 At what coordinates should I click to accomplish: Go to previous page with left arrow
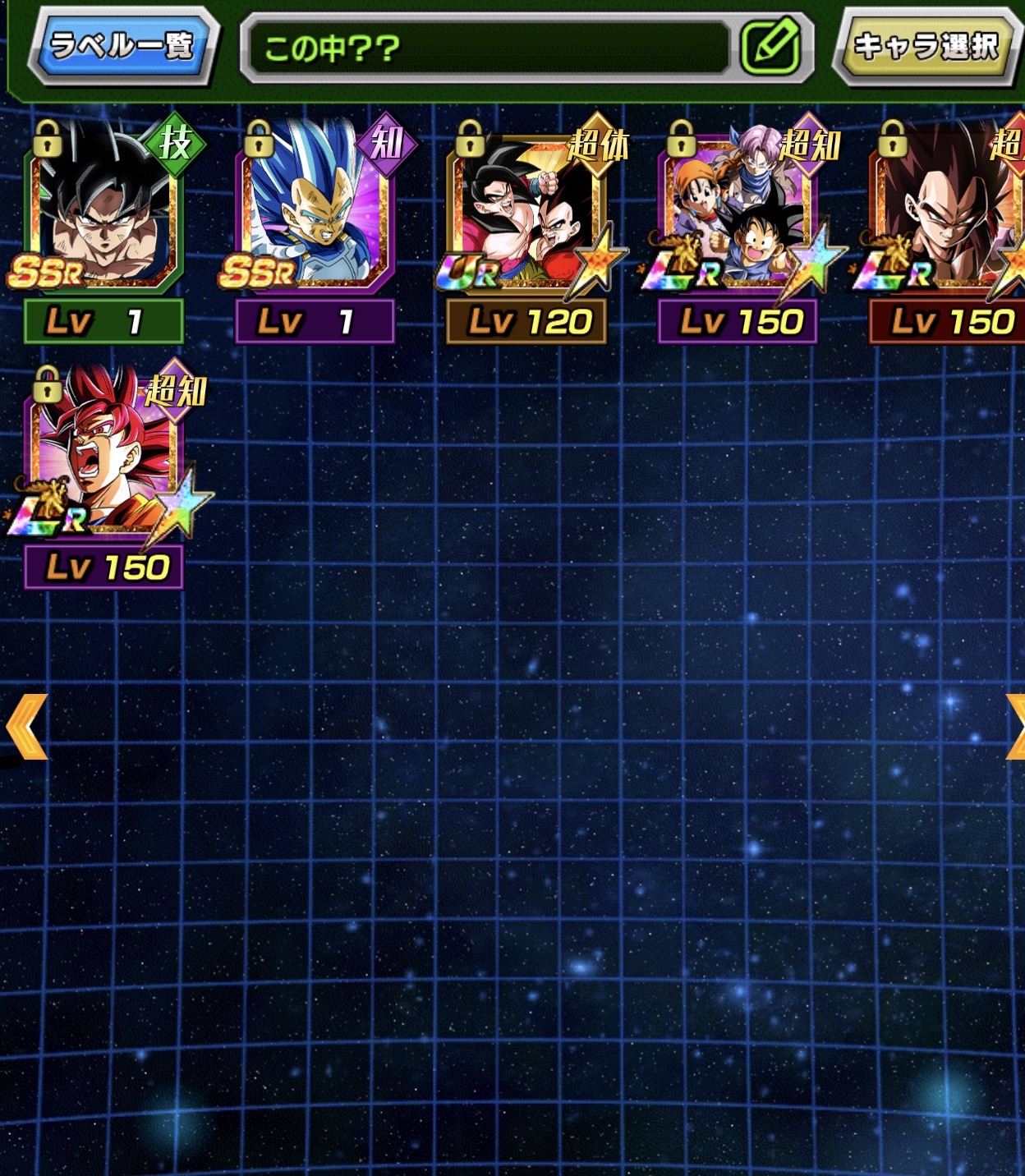click(x=26, y=726)
